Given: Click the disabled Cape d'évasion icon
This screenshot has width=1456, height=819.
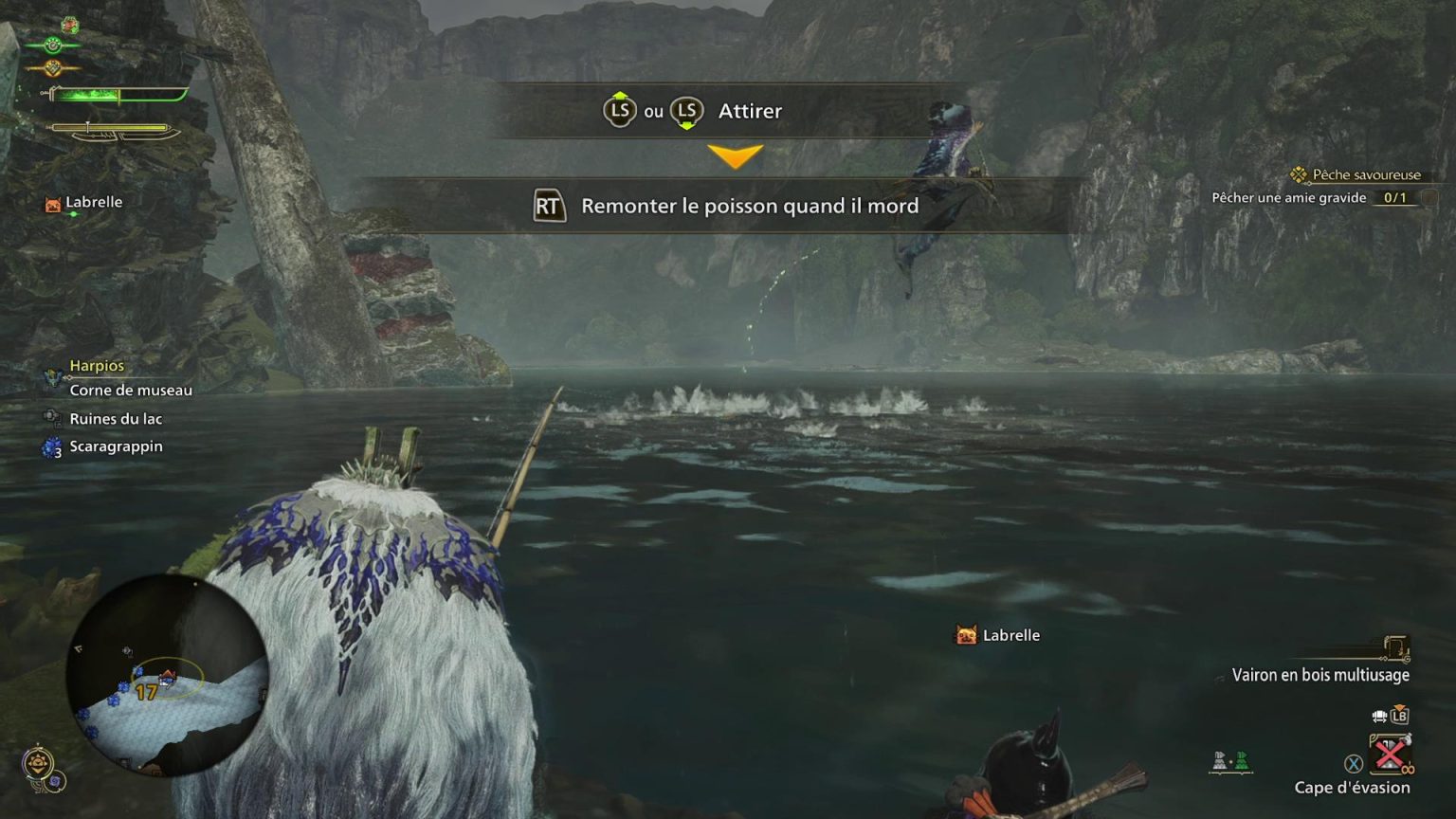Looking at the screenshot, I should click(1390, 755).
